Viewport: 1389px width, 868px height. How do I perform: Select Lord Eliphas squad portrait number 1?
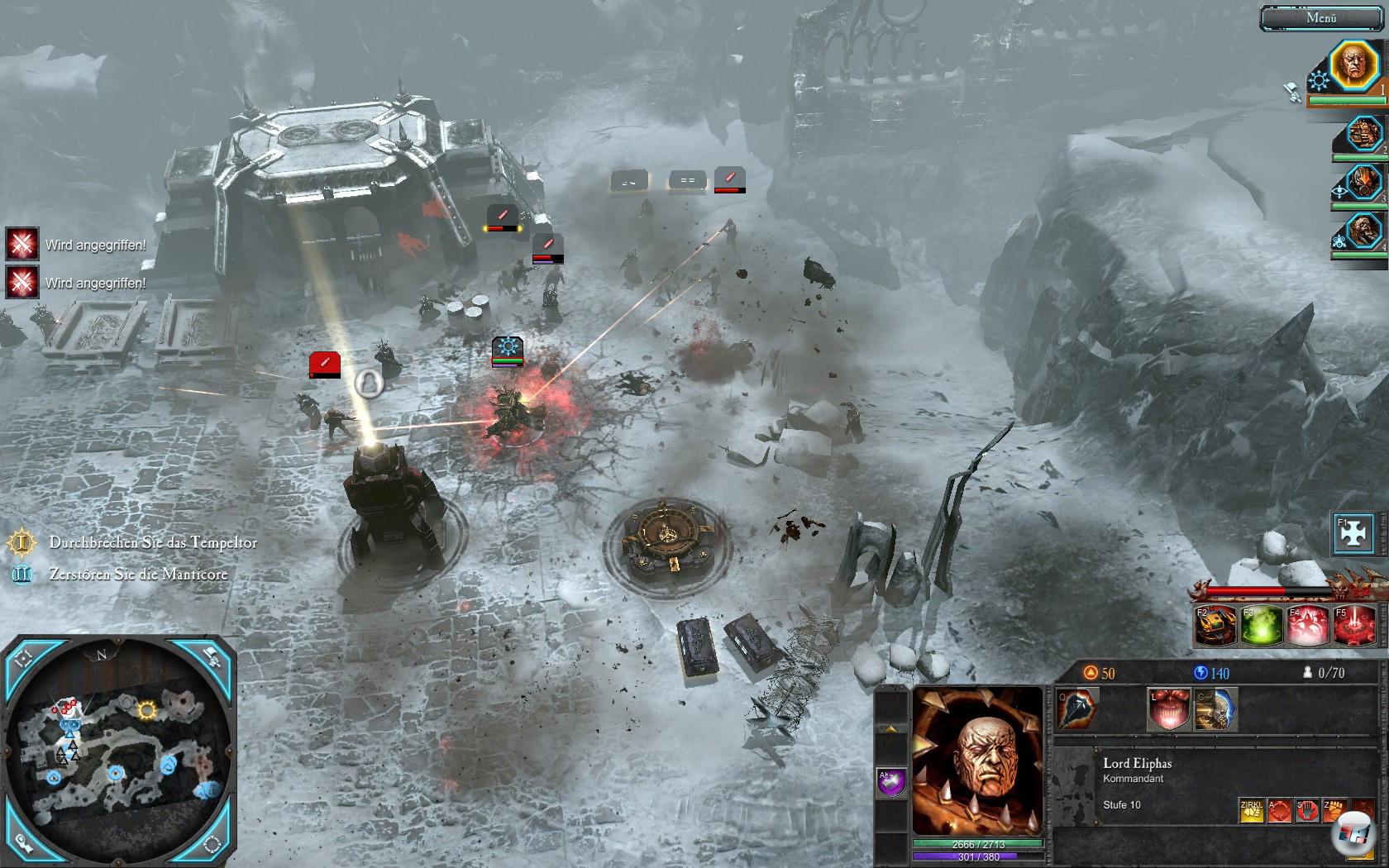tap(1355, 66)
